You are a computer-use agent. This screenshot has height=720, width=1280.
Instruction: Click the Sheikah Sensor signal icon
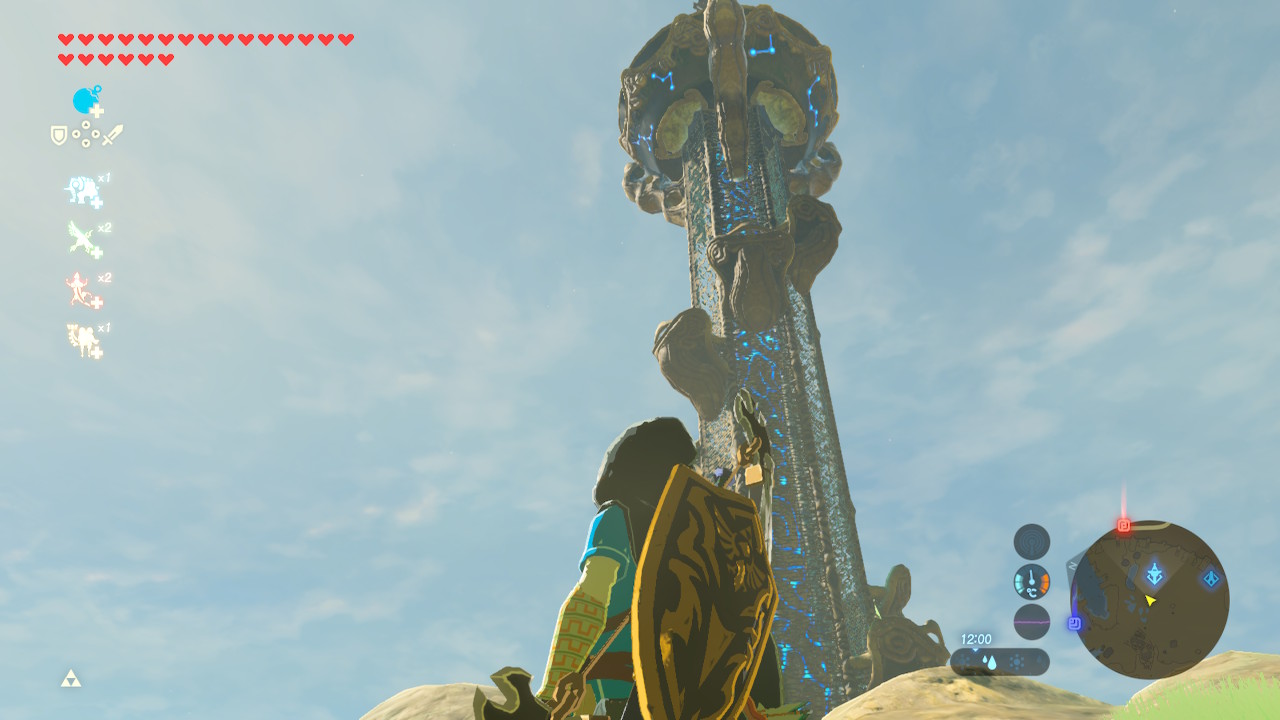click(x=1032, y=542)
